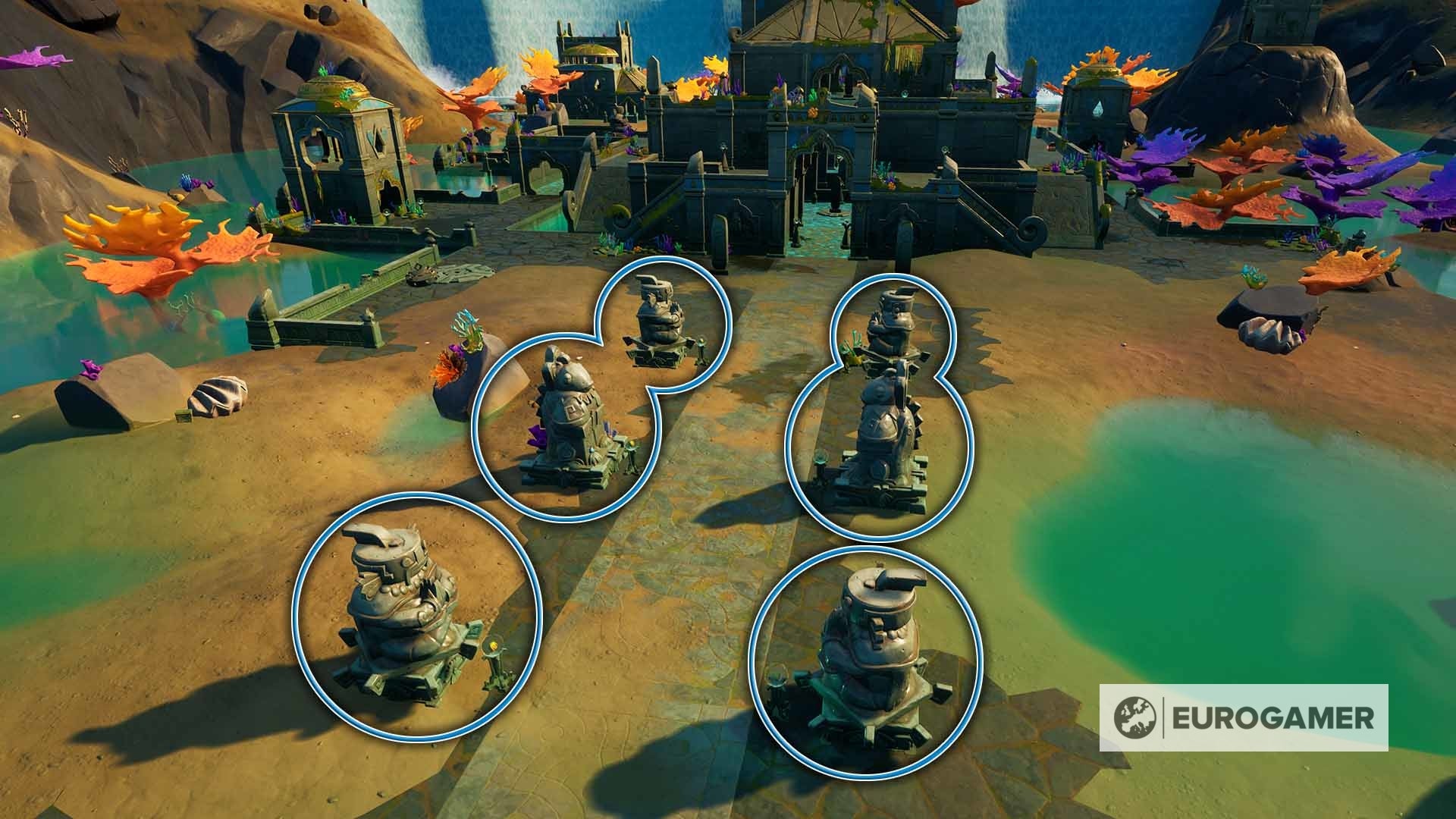Click the Eurogamer logo watermark
This screenshot has height=819, width=1456.
(1243, 717)
